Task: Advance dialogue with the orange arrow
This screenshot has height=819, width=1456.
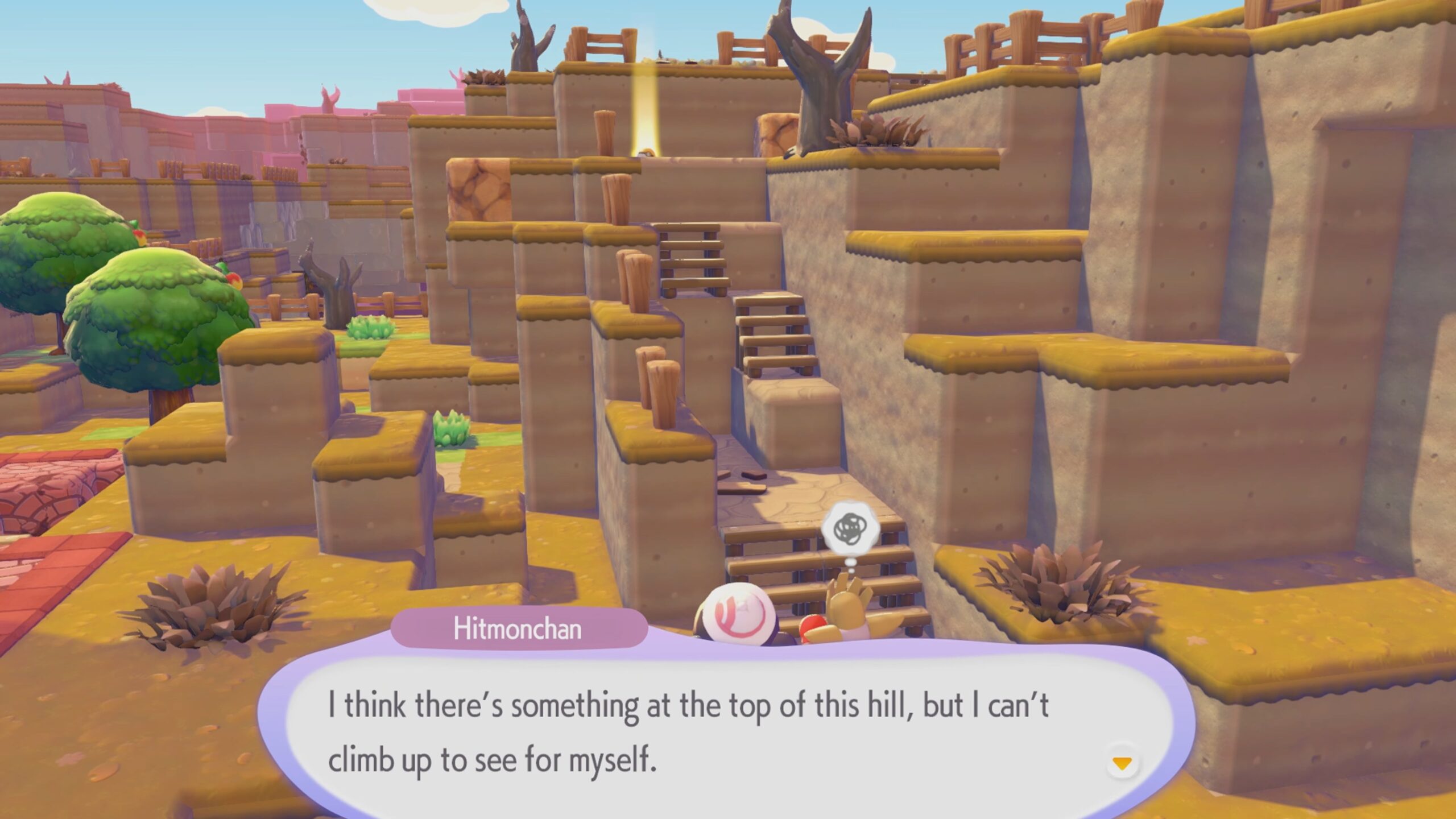Action: (x=1122, y=764)
